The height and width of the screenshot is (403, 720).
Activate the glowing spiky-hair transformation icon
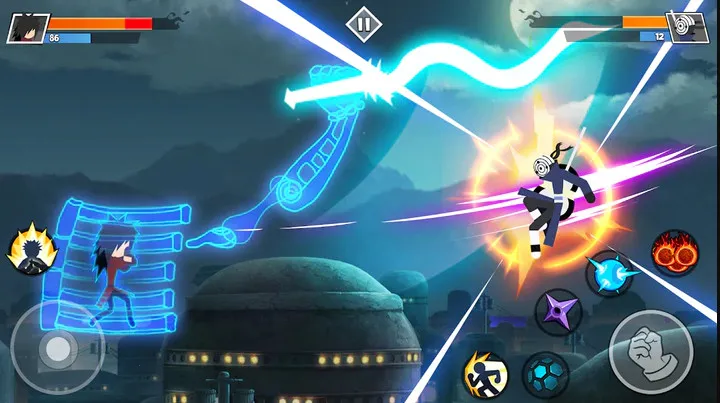pyautogui.click(x=29, y=250)
